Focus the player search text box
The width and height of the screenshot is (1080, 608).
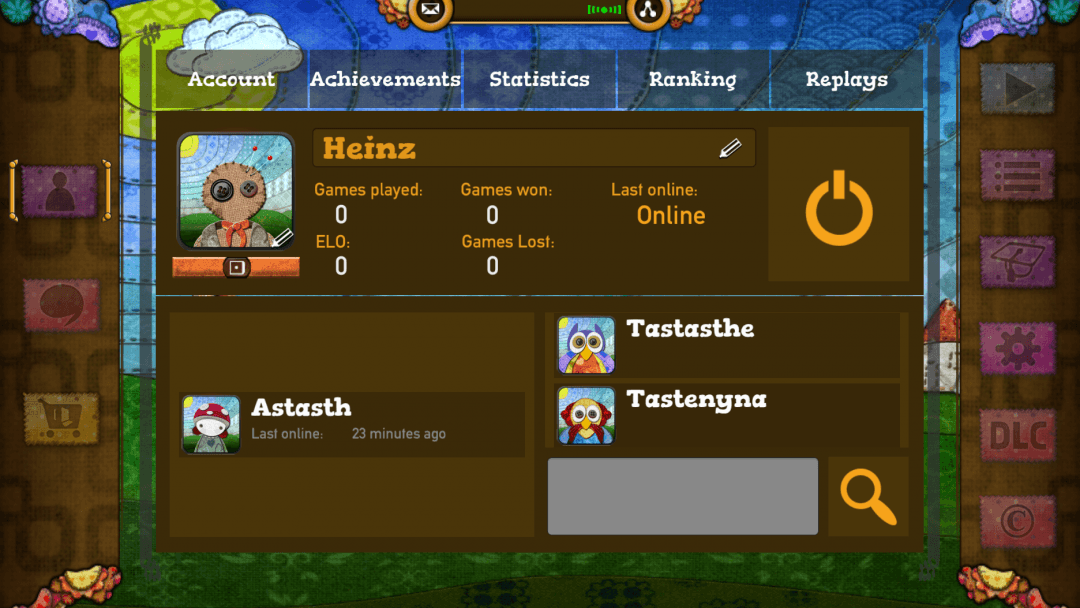[x=682, y=496]
